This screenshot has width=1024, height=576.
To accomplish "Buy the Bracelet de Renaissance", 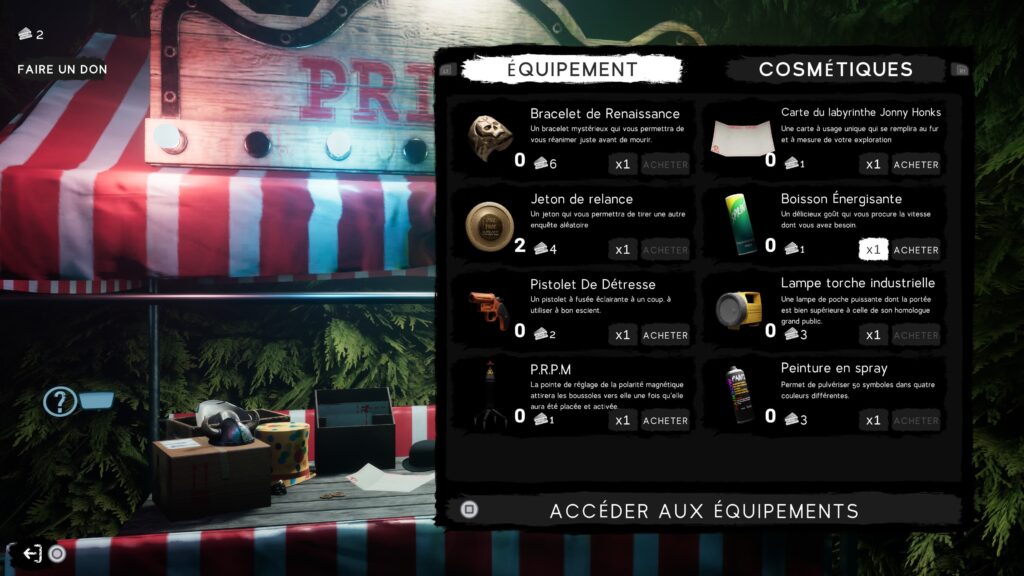I will click(665, 164).
